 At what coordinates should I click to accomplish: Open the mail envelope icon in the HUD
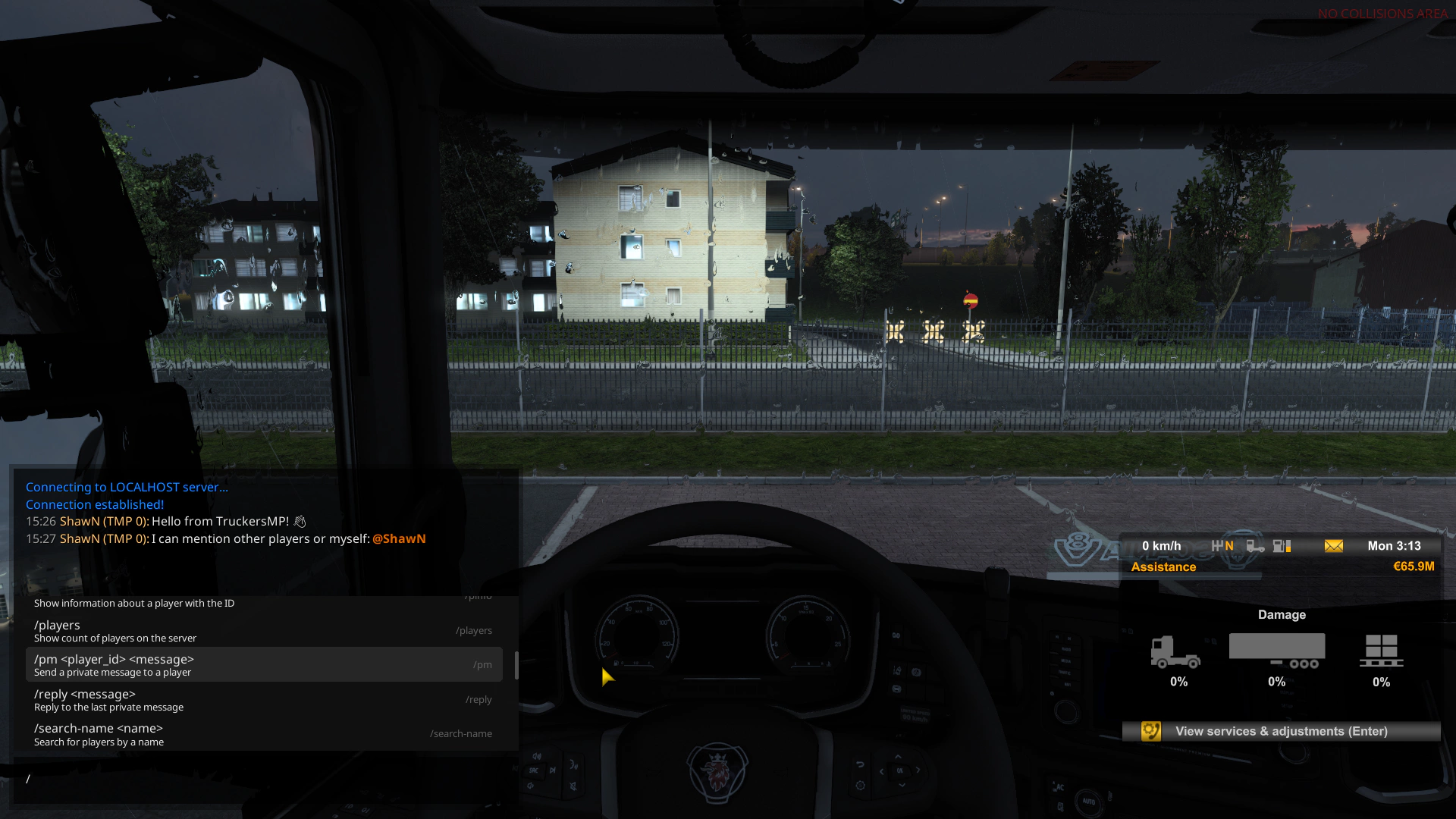pyautogui.click(x=1333, y=546)
